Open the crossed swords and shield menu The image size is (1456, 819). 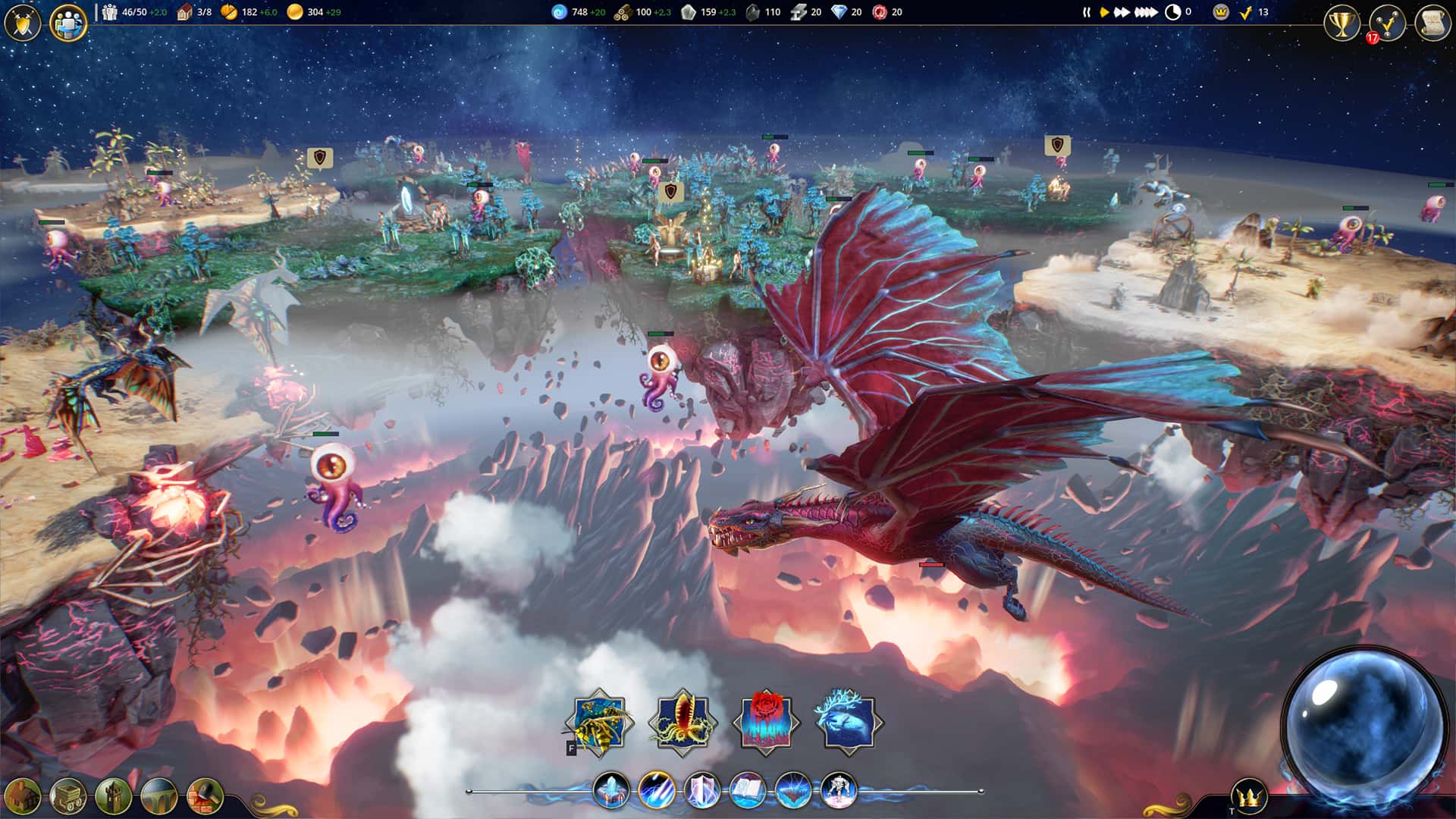(x=23, y=23)
